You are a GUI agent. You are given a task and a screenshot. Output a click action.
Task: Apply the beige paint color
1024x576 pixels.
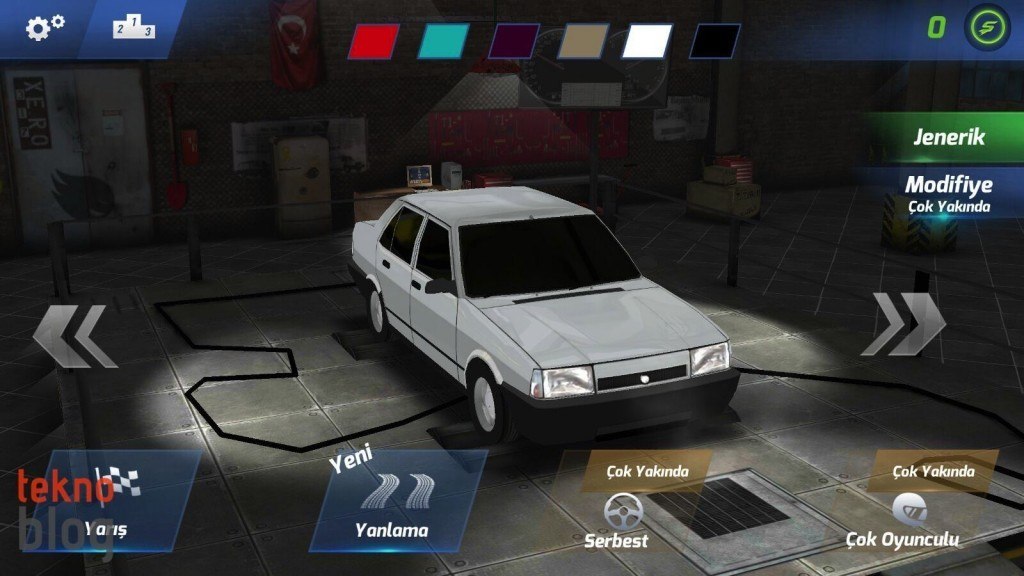pos(583,41)
